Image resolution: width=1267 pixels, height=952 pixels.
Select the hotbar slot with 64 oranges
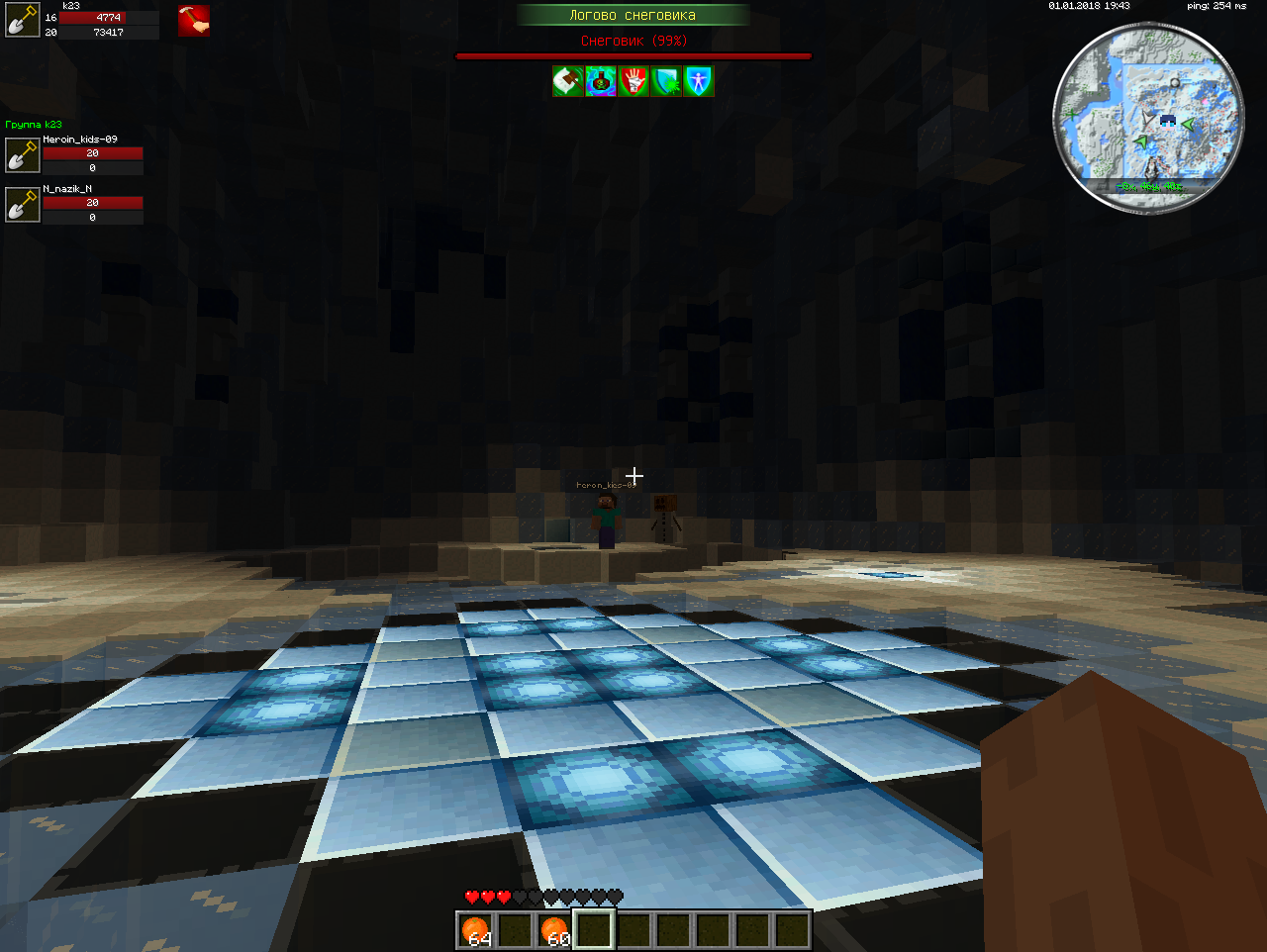click(x=476, y=930)
